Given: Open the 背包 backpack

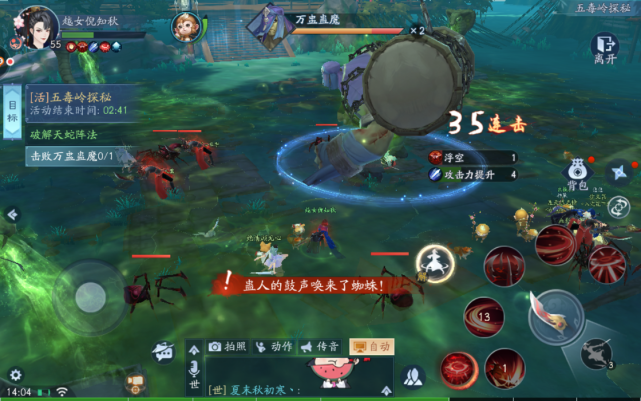Looking at the screenshot, I should click(577, 172).
